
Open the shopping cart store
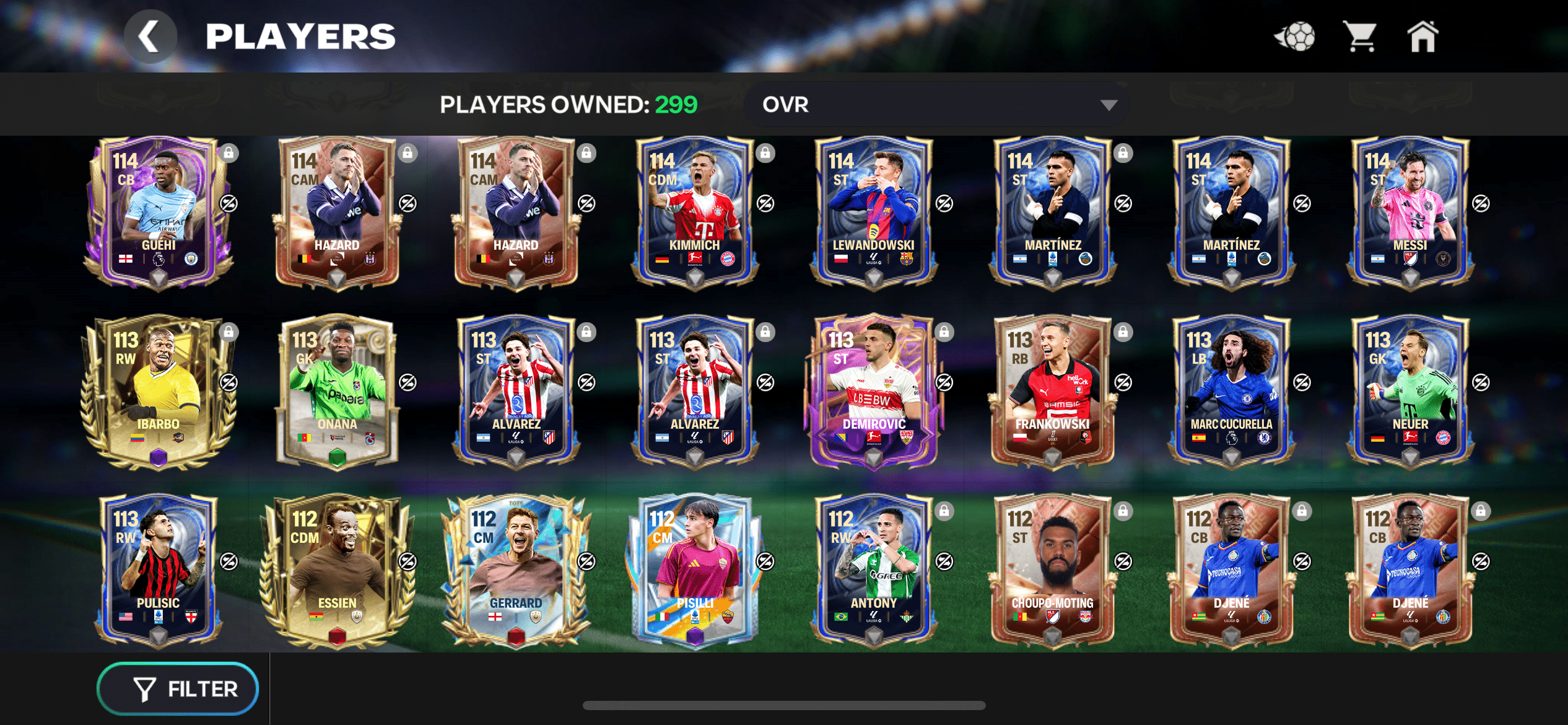coord(1359,37)
